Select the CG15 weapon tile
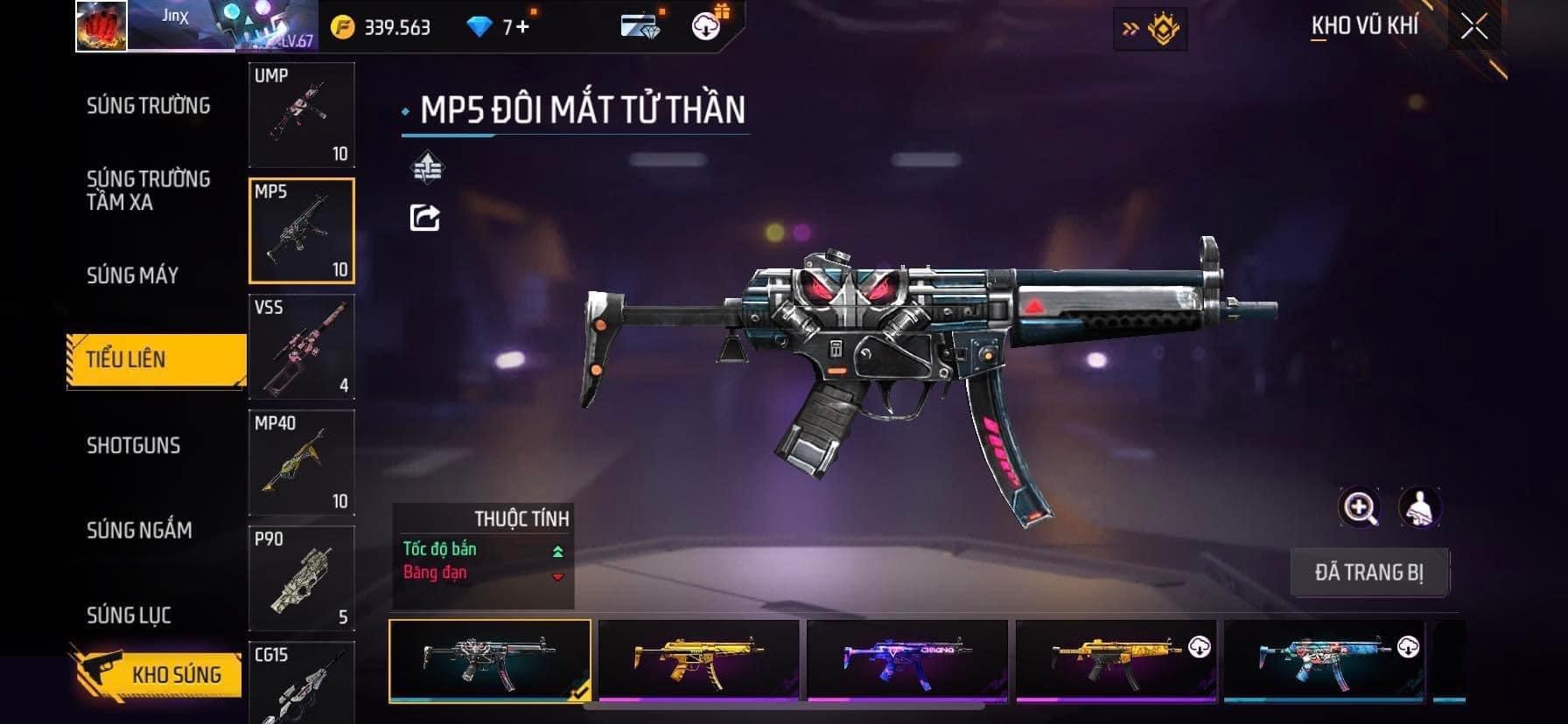This screenshot has height=724, width=1568. coord(302,683)
